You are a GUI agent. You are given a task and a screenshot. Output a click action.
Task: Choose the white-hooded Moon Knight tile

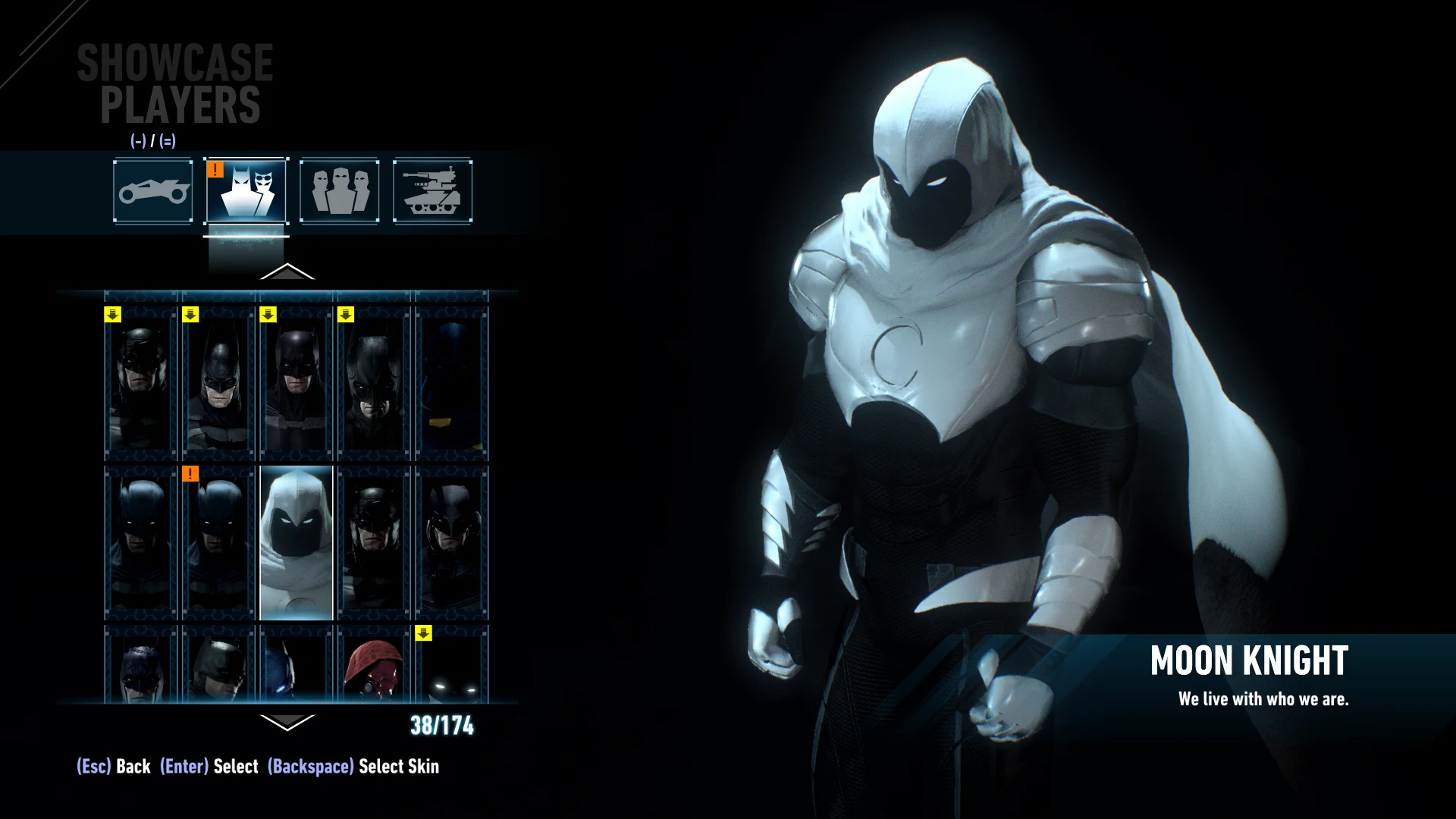[297, 543]
